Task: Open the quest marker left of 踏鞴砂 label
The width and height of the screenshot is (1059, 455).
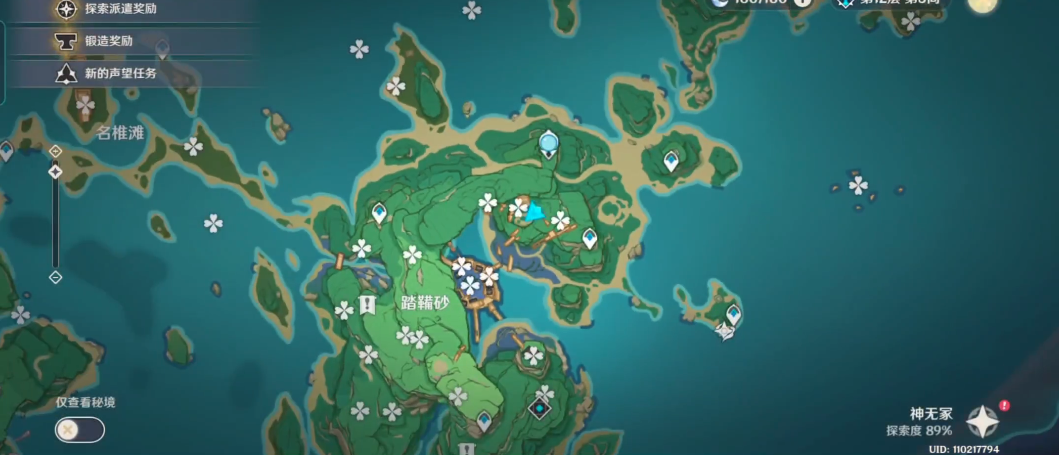Action: coord(367,304)
